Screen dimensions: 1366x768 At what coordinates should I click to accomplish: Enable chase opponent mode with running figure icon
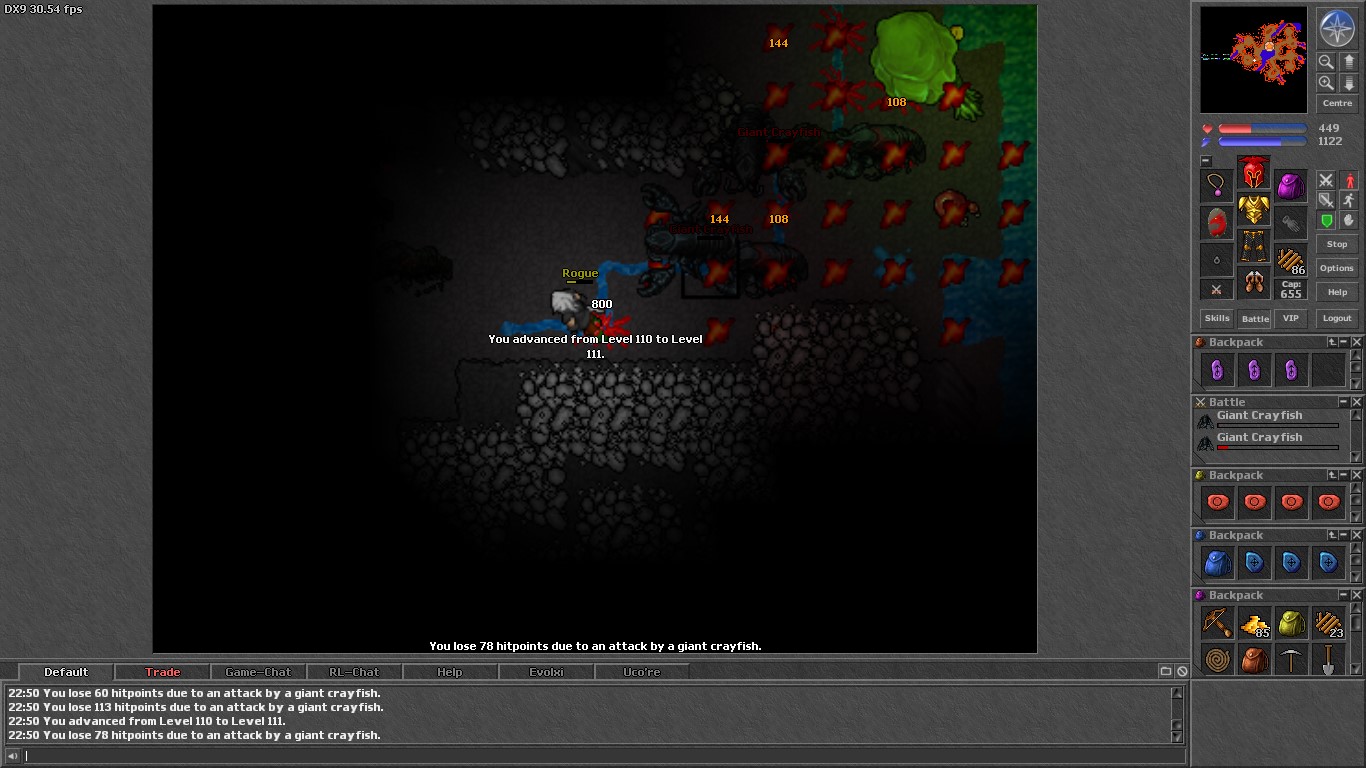tap(1348, 201)
